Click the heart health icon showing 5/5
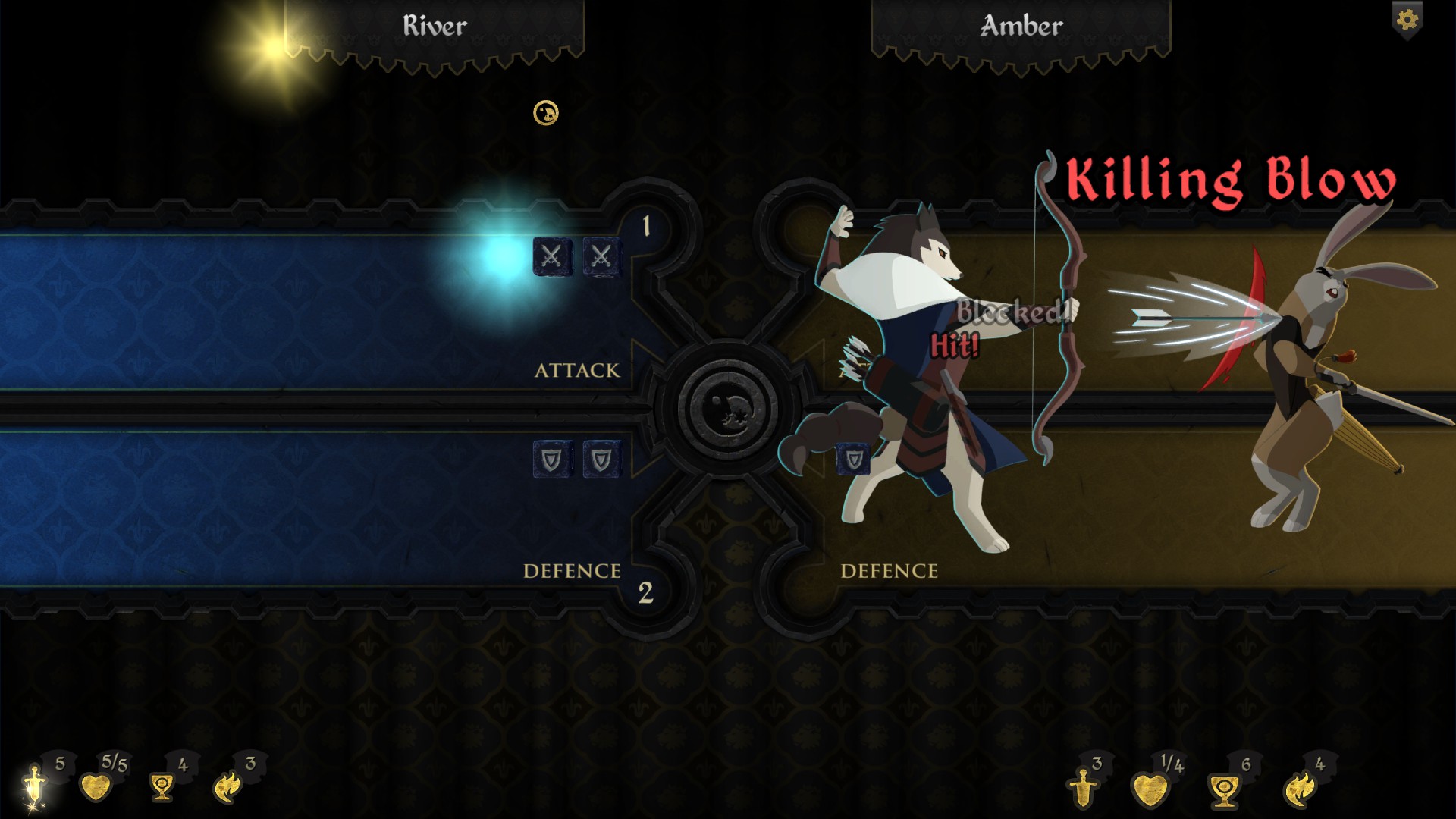Image resolution: width=1456 pixels, height=819 pixels. tap(96, 786)
